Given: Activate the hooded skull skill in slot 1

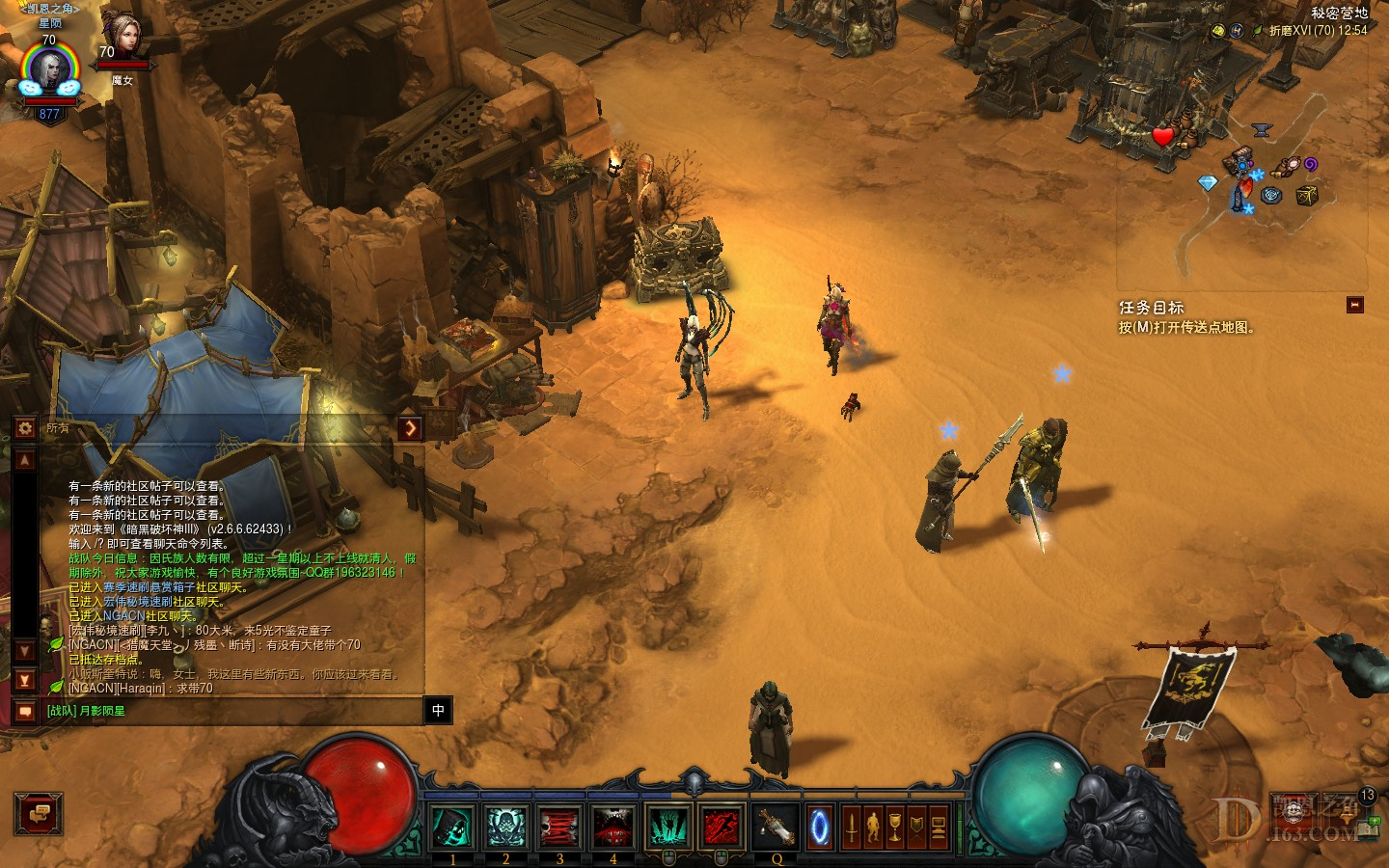Looking at the screenshot, I should tap(452, 827).
